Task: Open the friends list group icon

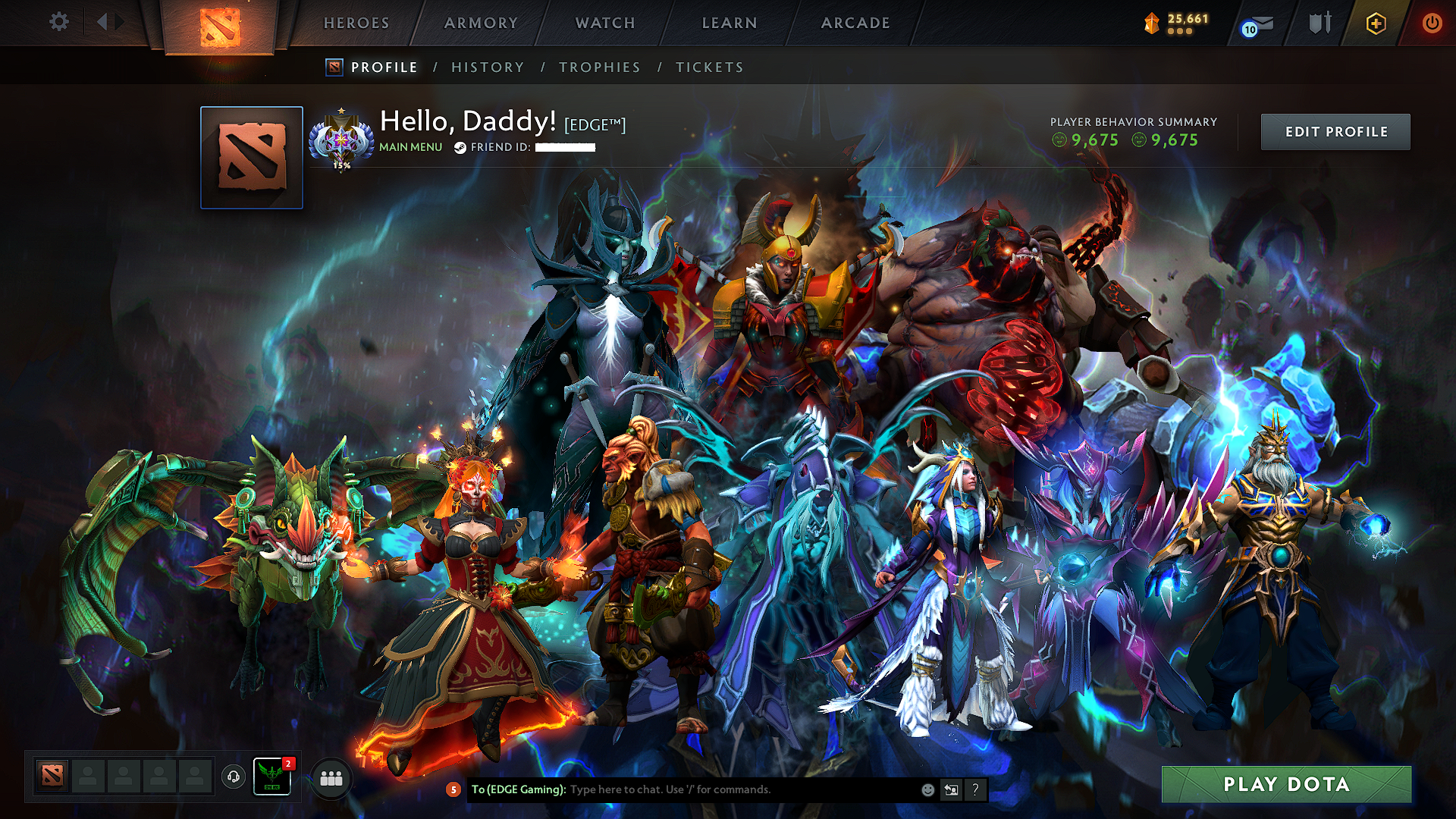Action: pos(331,777)
